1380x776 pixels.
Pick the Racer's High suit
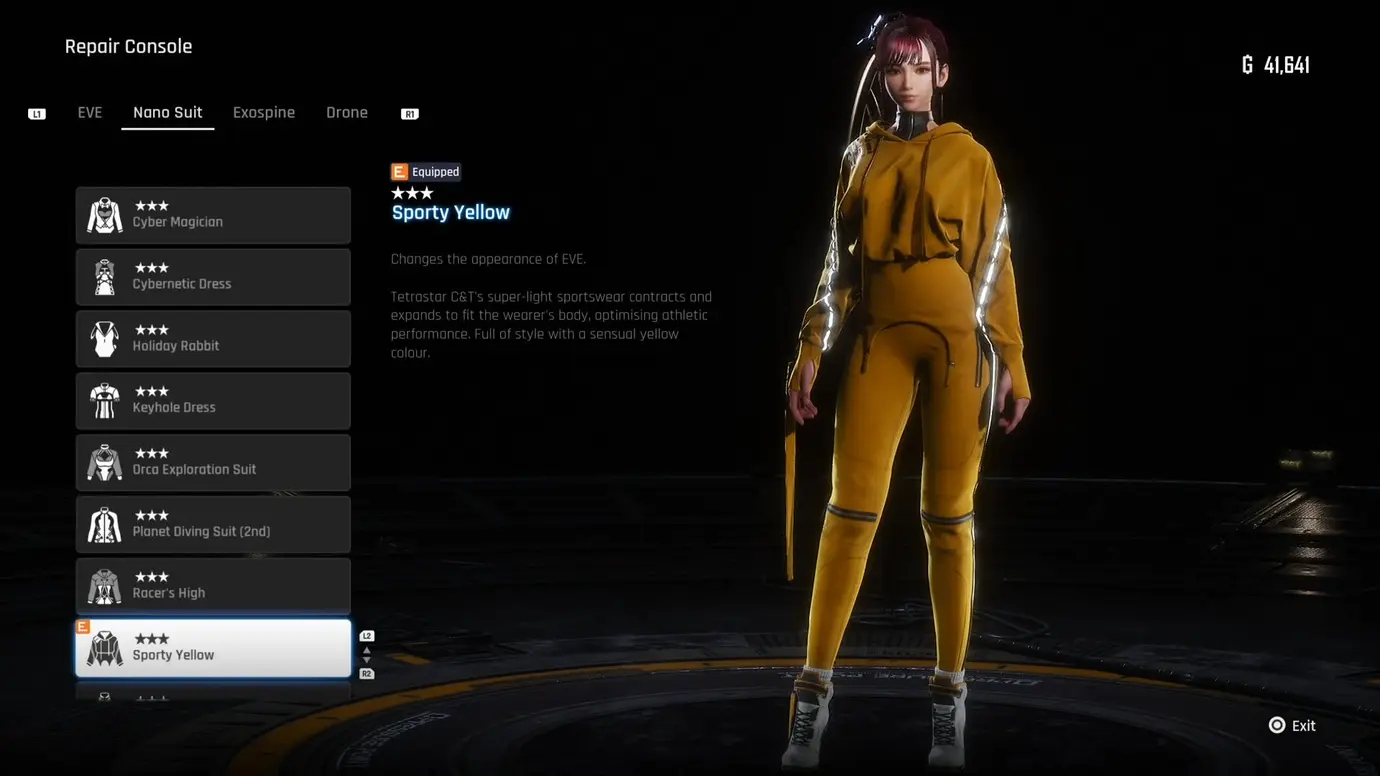pyautogui.click(x=213, y=586)
